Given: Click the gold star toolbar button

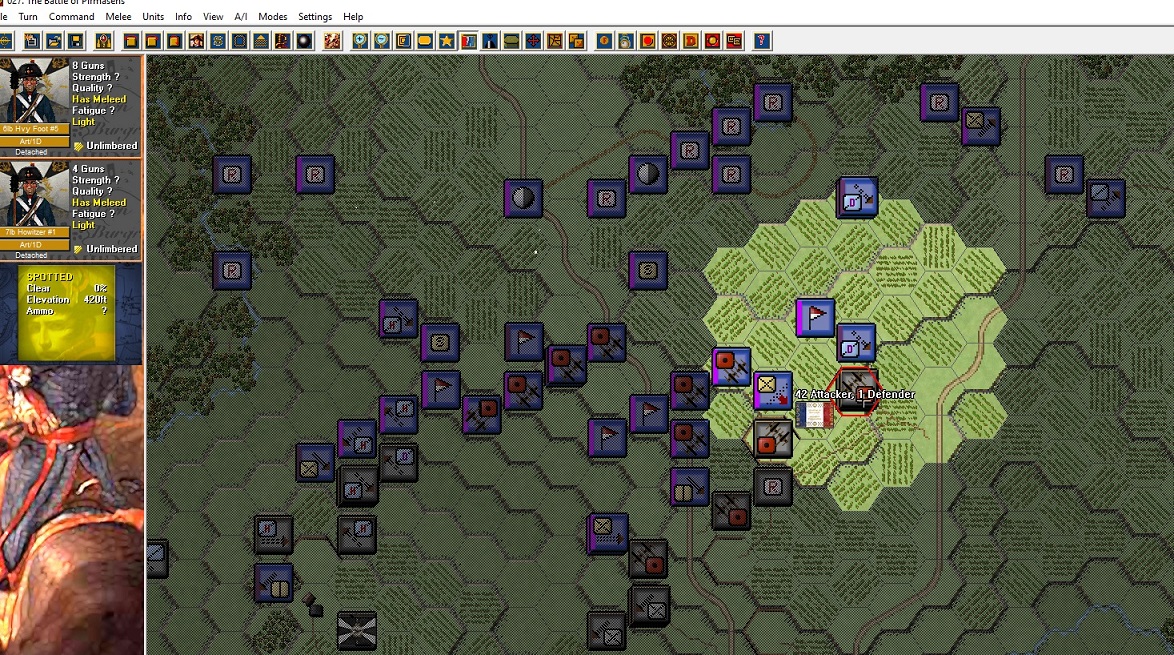Looking at the screenshot, I should (x=446, y=41).
